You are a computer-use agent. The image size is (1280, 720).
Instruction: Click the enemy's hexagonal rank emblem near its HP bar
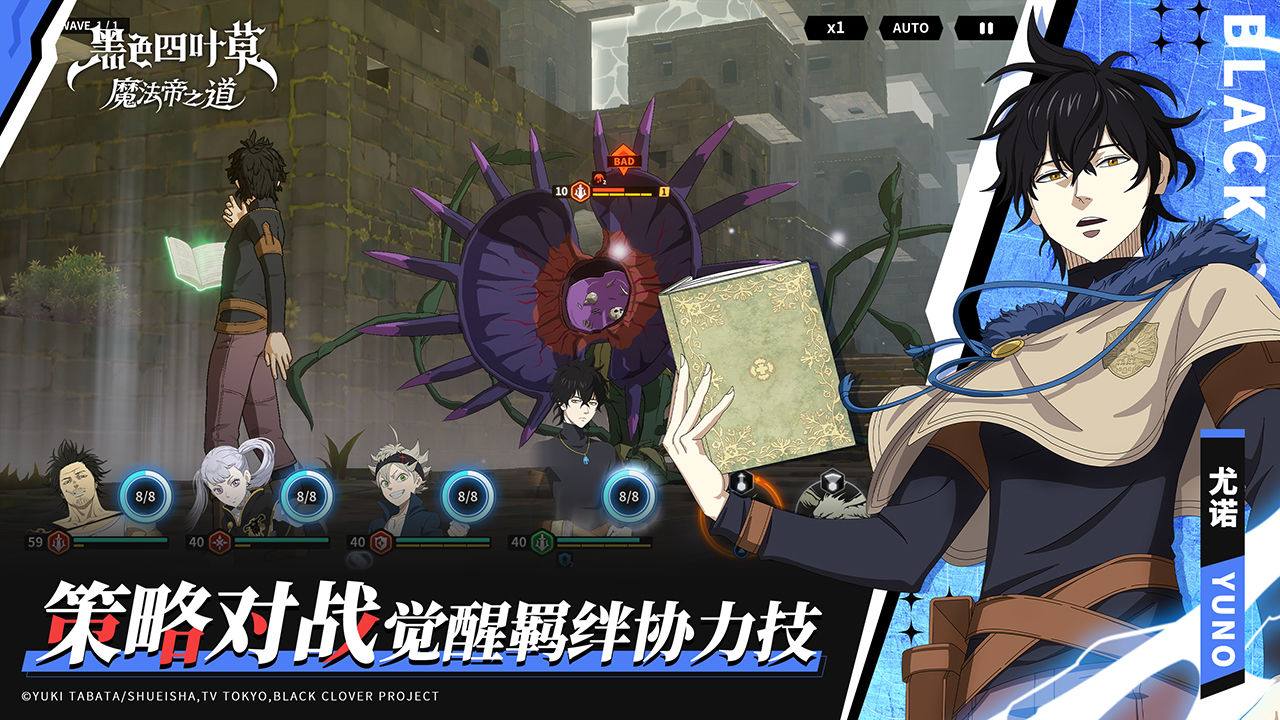pyautogui.click(x=580, y=192)
